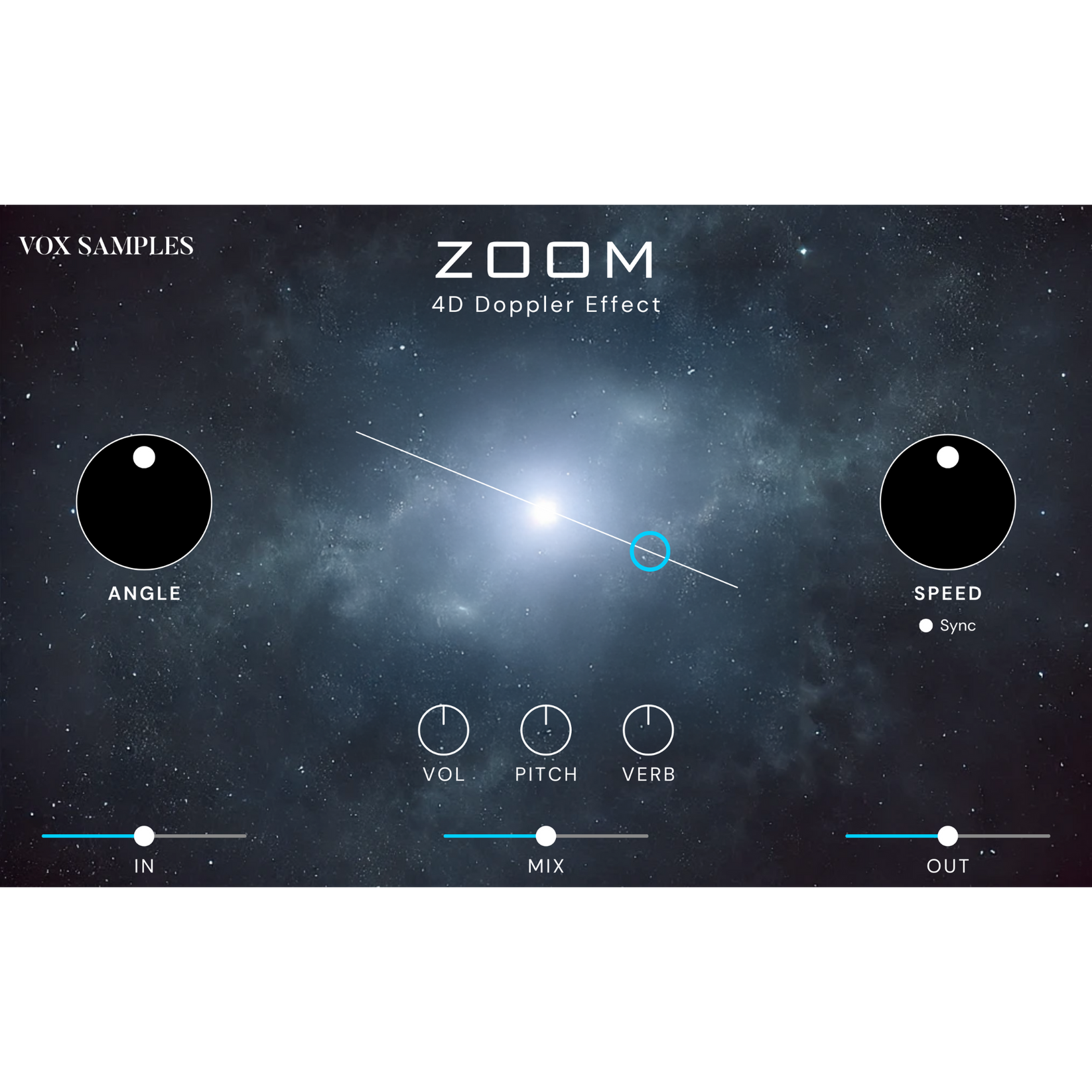The height and width of the screenshot is (1092, 1092).
Task: Click the PITCH knob
Action: [x=547, y=736]
